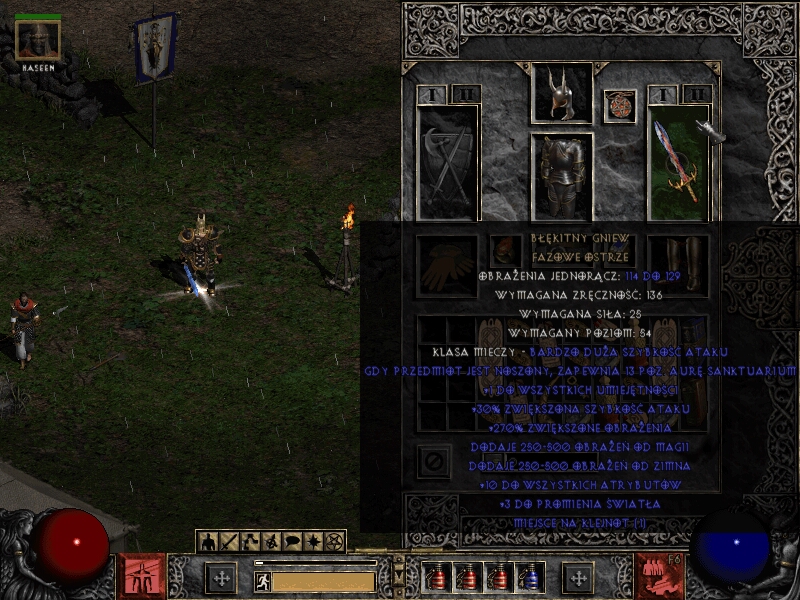Close the inventory panel

point(432,462)
